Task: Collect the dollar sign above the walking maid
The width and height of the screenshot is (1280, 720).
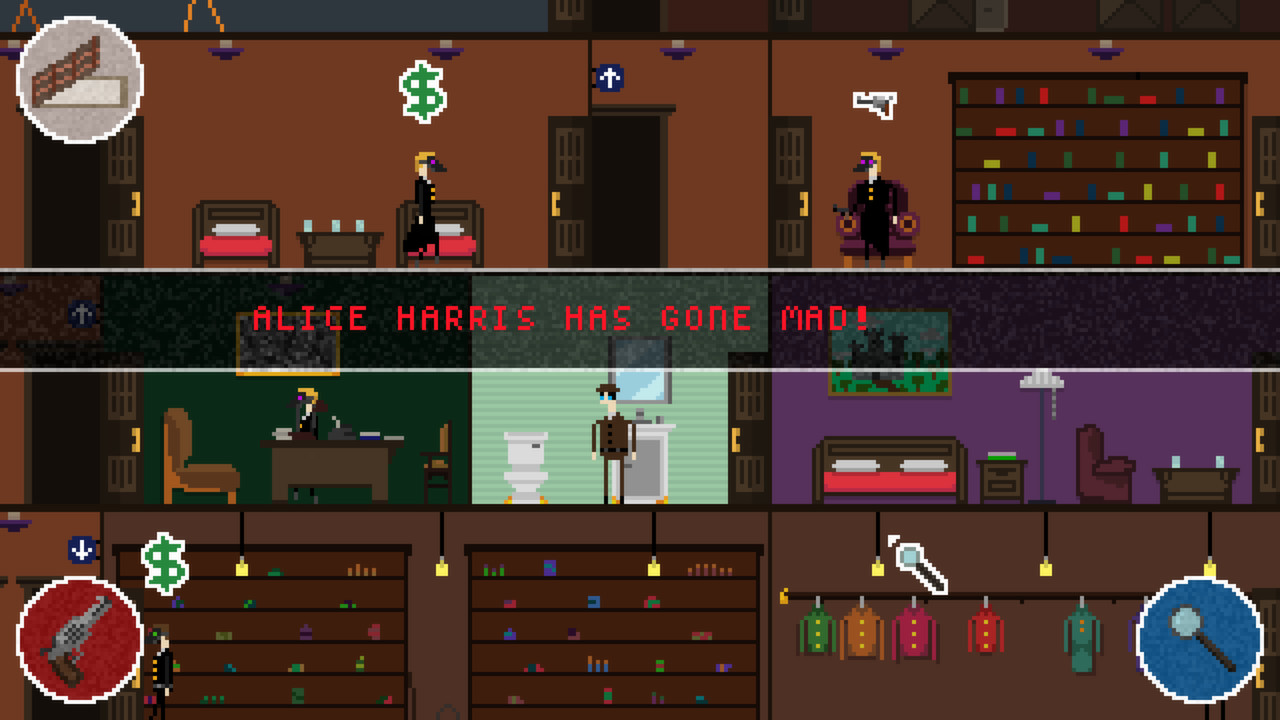Action: (x=421, y=92)
